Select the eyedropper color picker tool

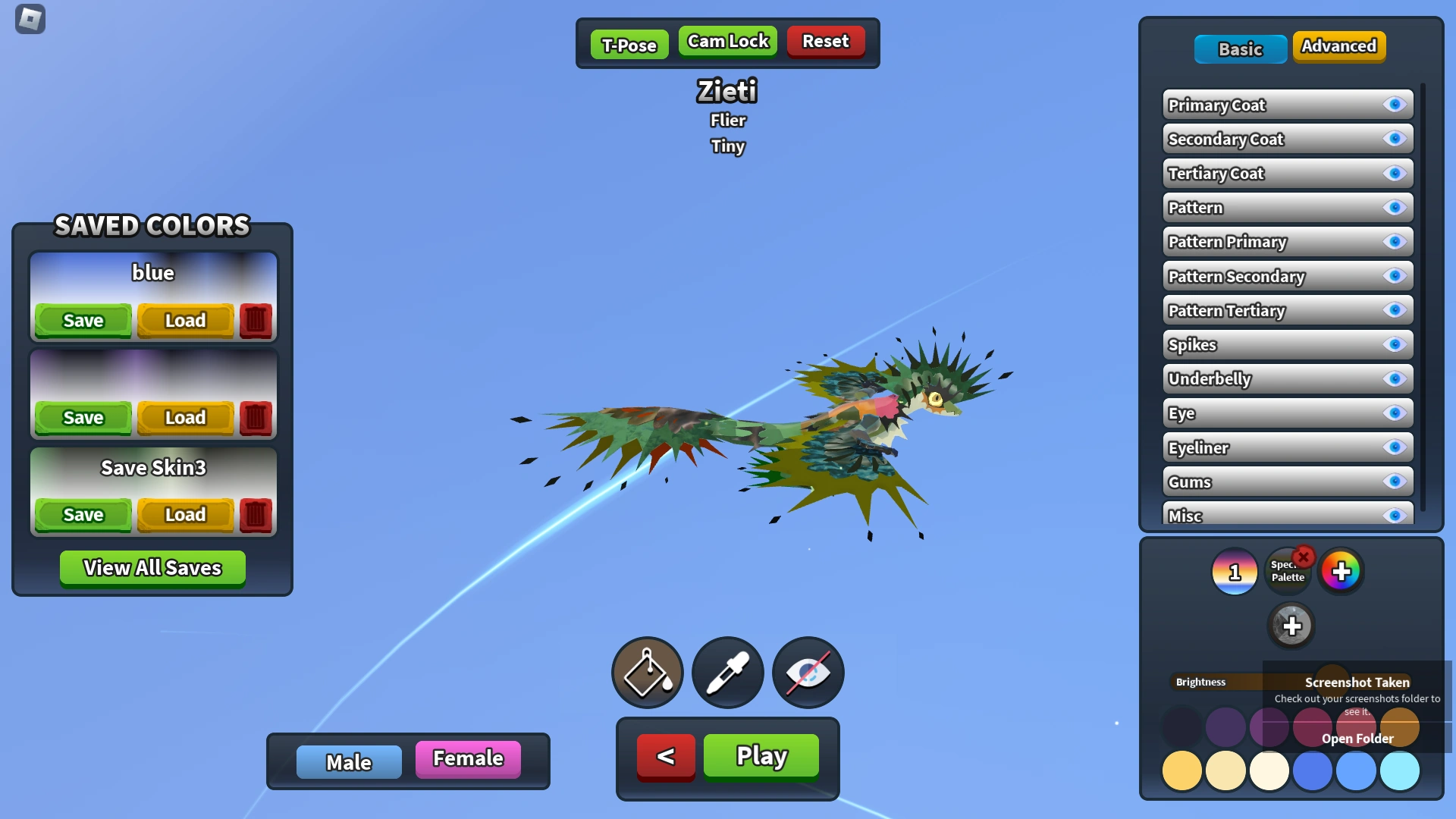[727, 673]
